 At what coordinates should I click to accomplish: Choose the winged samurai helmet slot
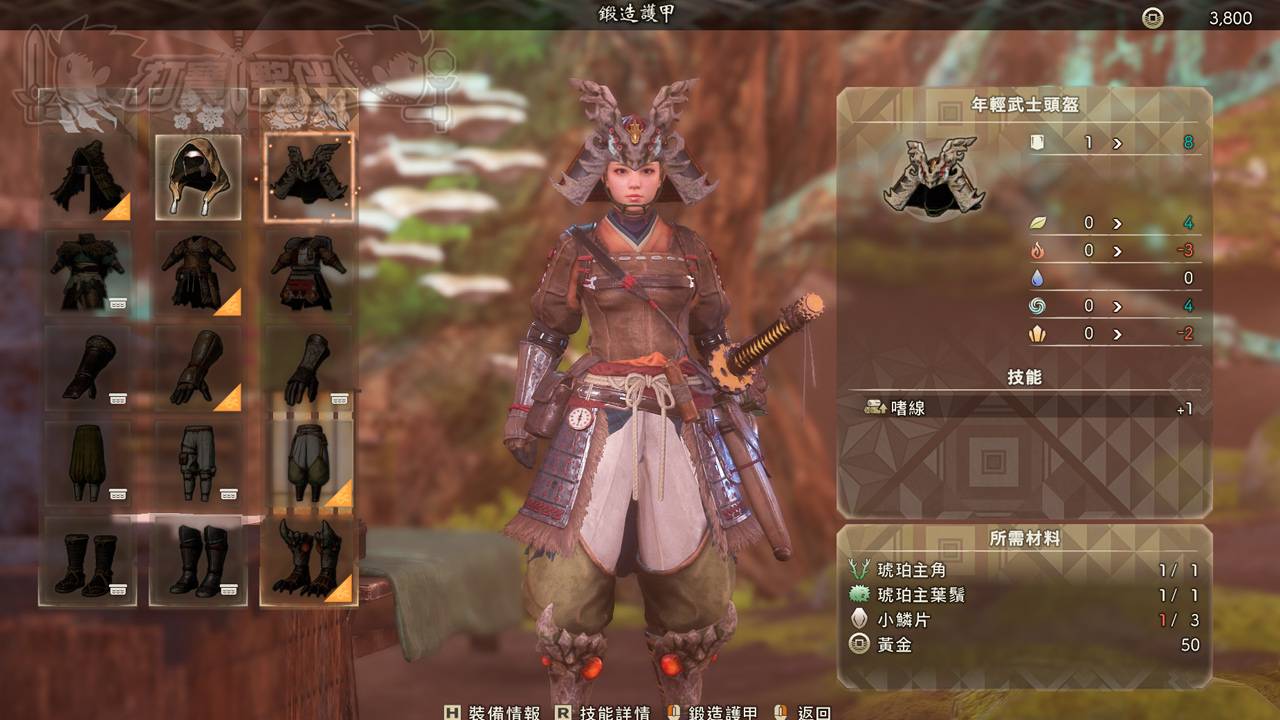[x=308, y=177]
